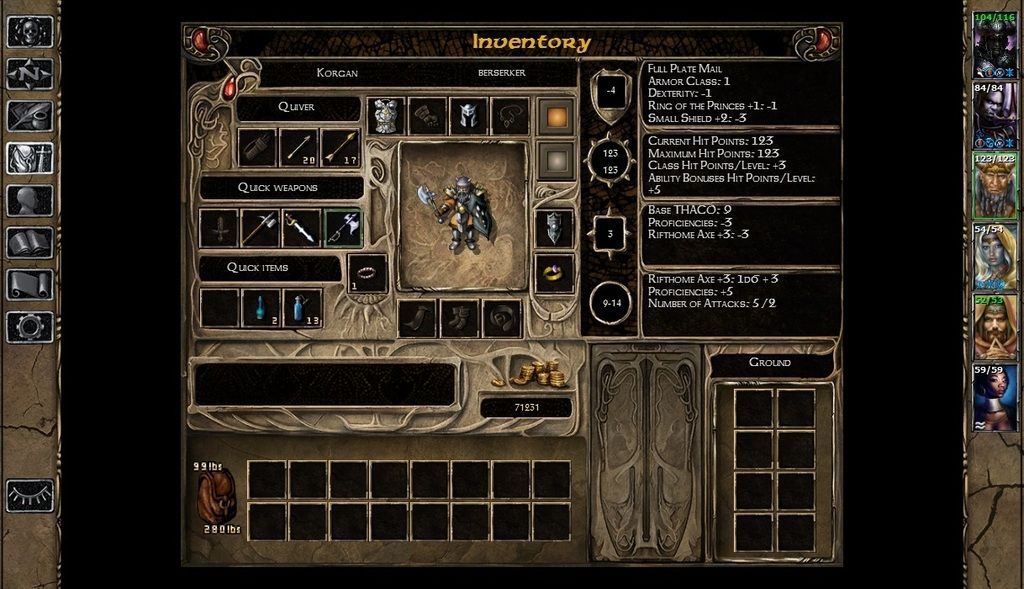Choose the Rifthome Axe quick weapon

(342, 228)
